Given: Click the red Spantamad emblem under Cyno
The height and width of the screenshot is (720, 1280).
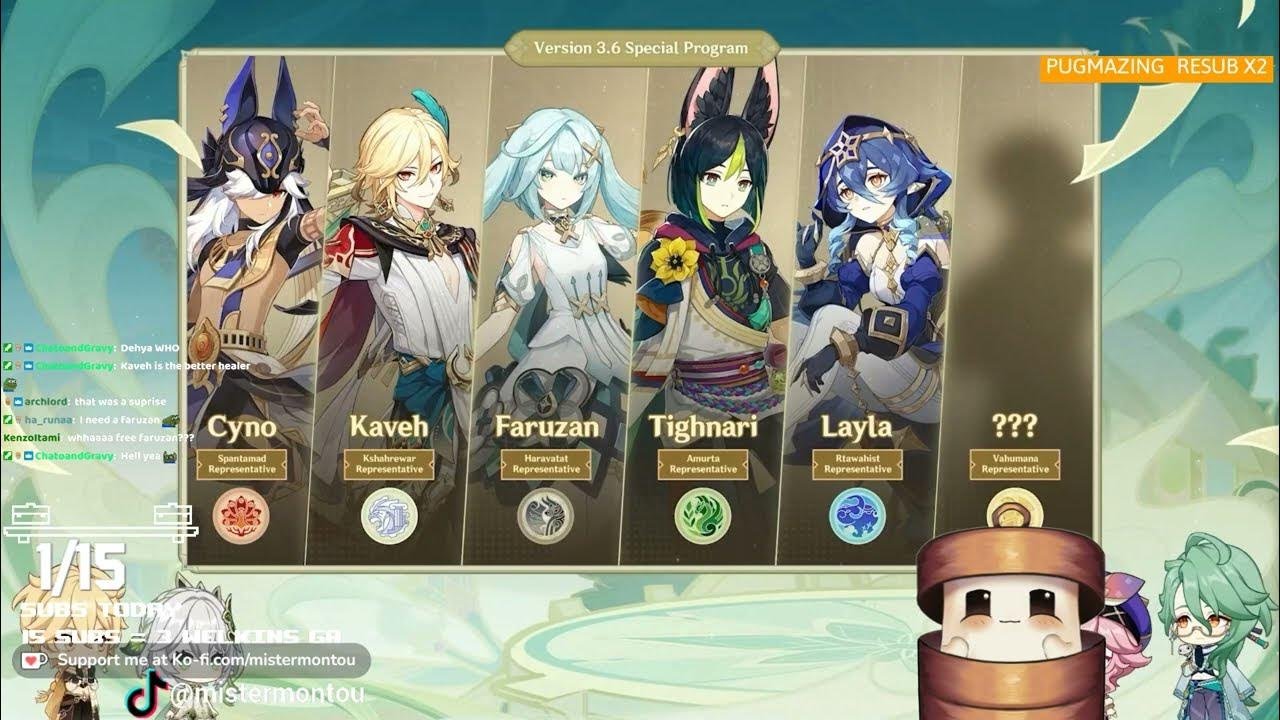Looking at the screenshot, I should coord(241,515).
